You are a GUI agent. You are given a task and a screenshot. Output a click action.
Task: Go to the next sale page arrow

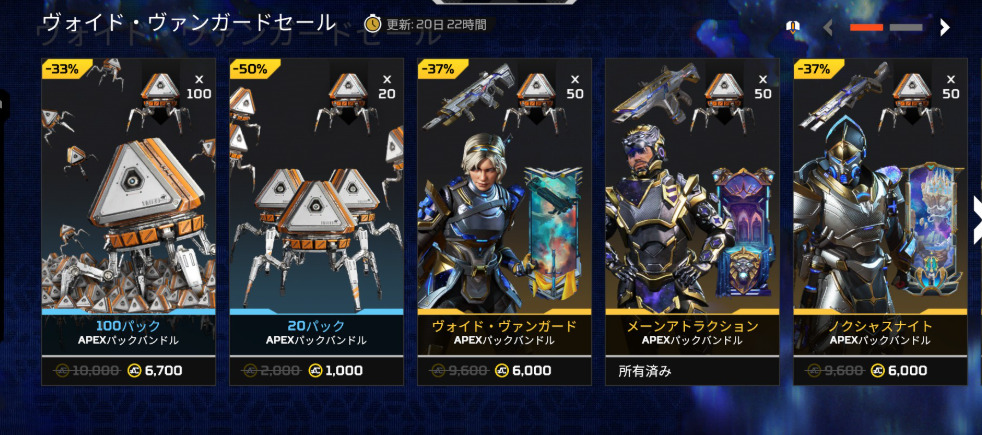pyautogui.click(x=944, y=28)
